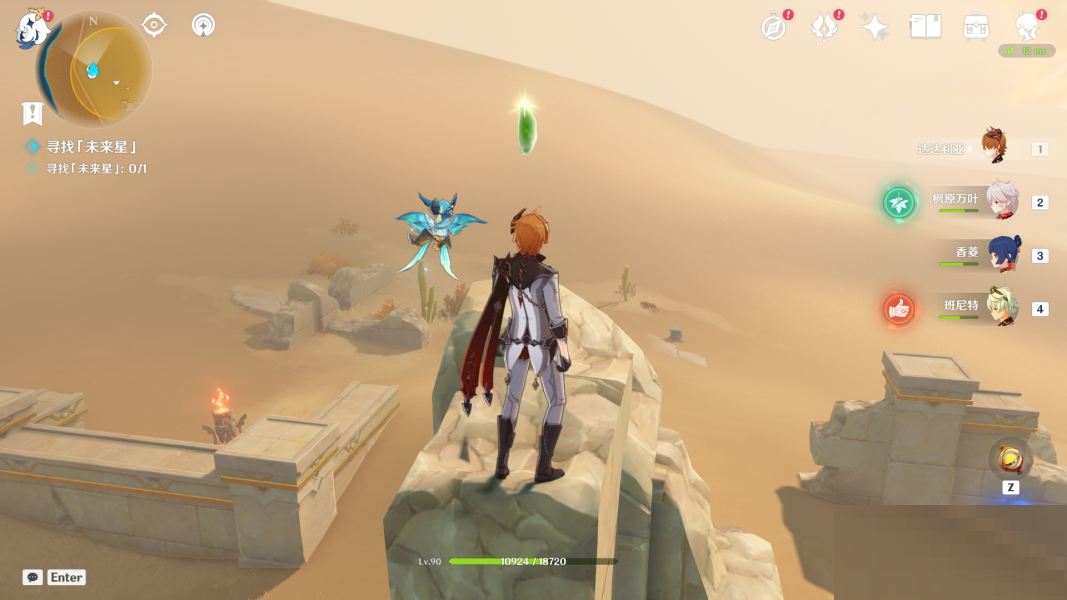Open the Adventurer Handbook book icon
1067x600 pixels.
[x=925, y=27]
